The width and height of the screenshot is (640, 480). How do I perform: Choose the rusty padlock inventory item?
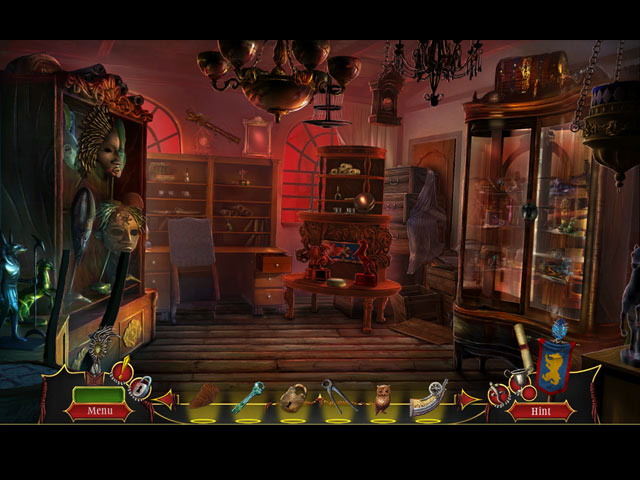pyautogui.click(x=293, y=397)
